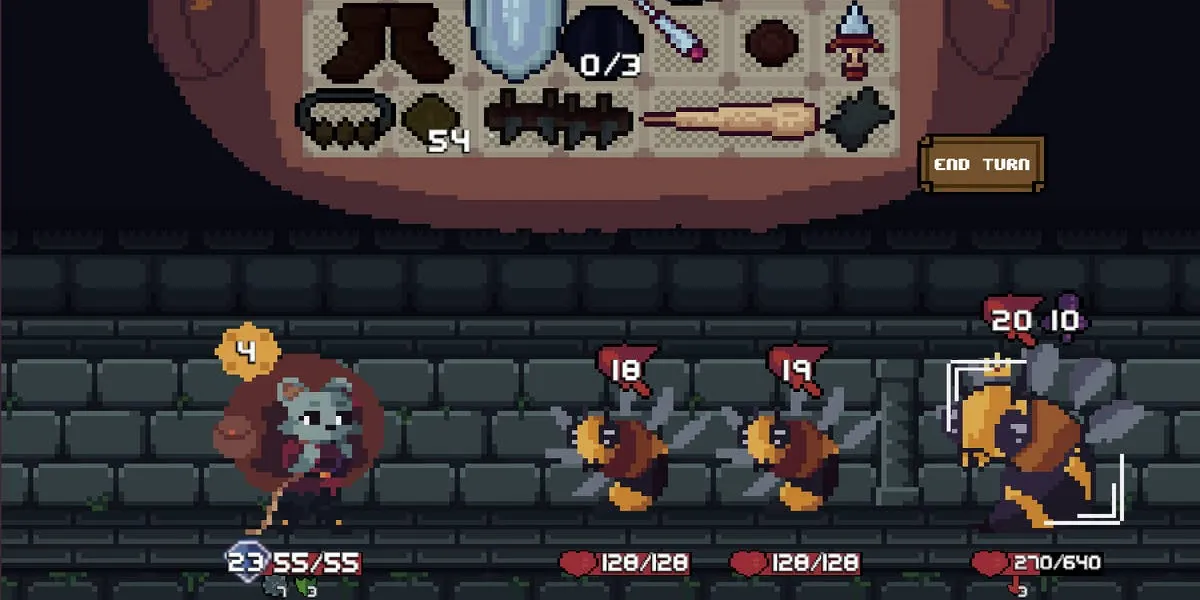Use the small dagger with red hilt
The width and height of the screenshot is (1200, 600).
click(x=855, y=42)
